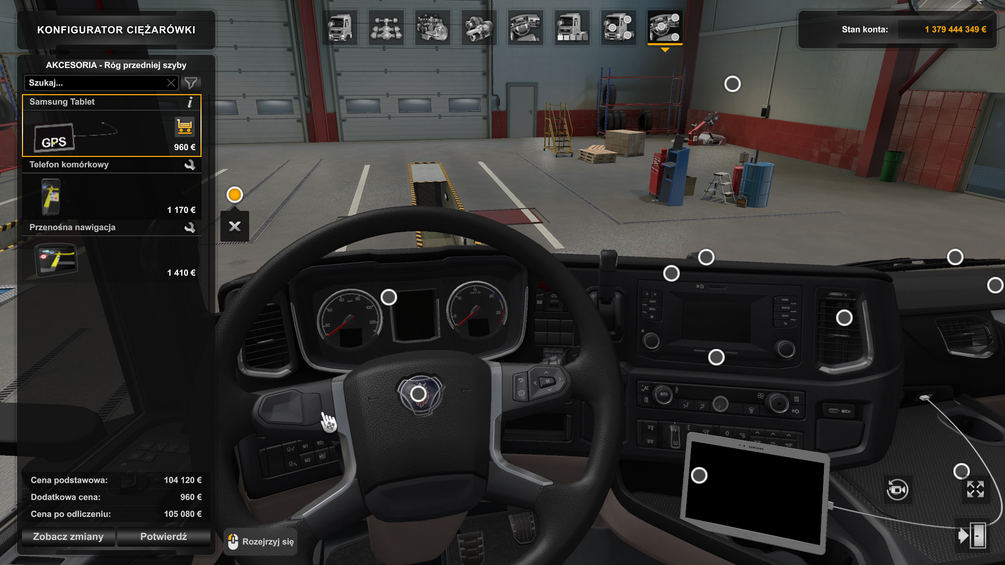Select the Samsung Tablet accessory
The height and width of the screenshot is (565, 1005).
click(x=111, y=126)
